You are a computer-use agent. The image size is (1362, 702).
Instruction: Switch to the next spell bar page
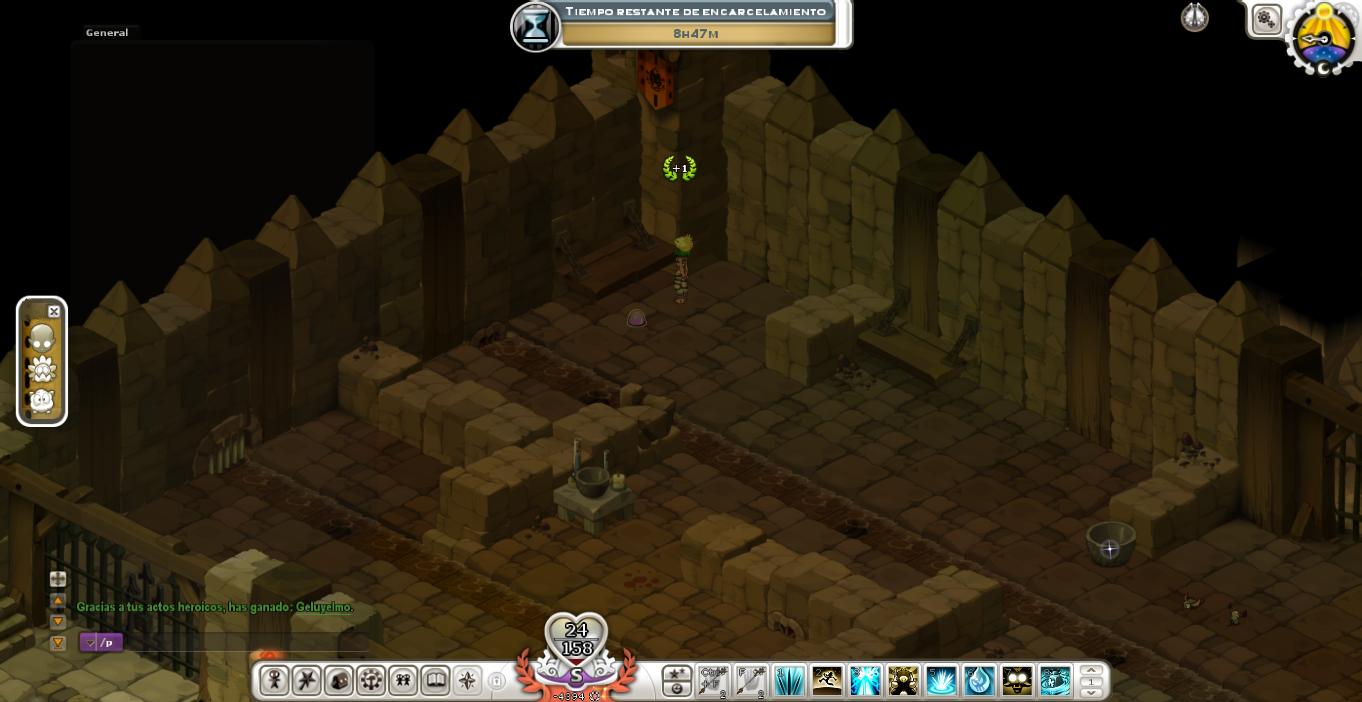point(1091,690)
